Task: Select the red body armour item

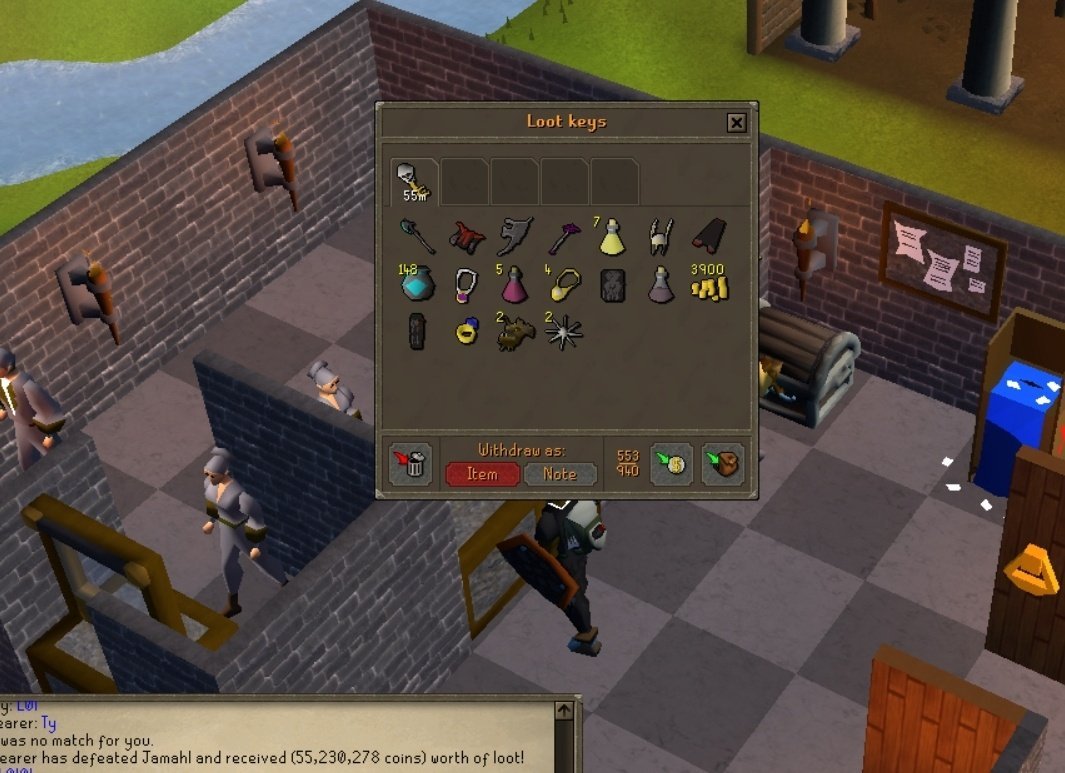Action: [x=466, y=238]
